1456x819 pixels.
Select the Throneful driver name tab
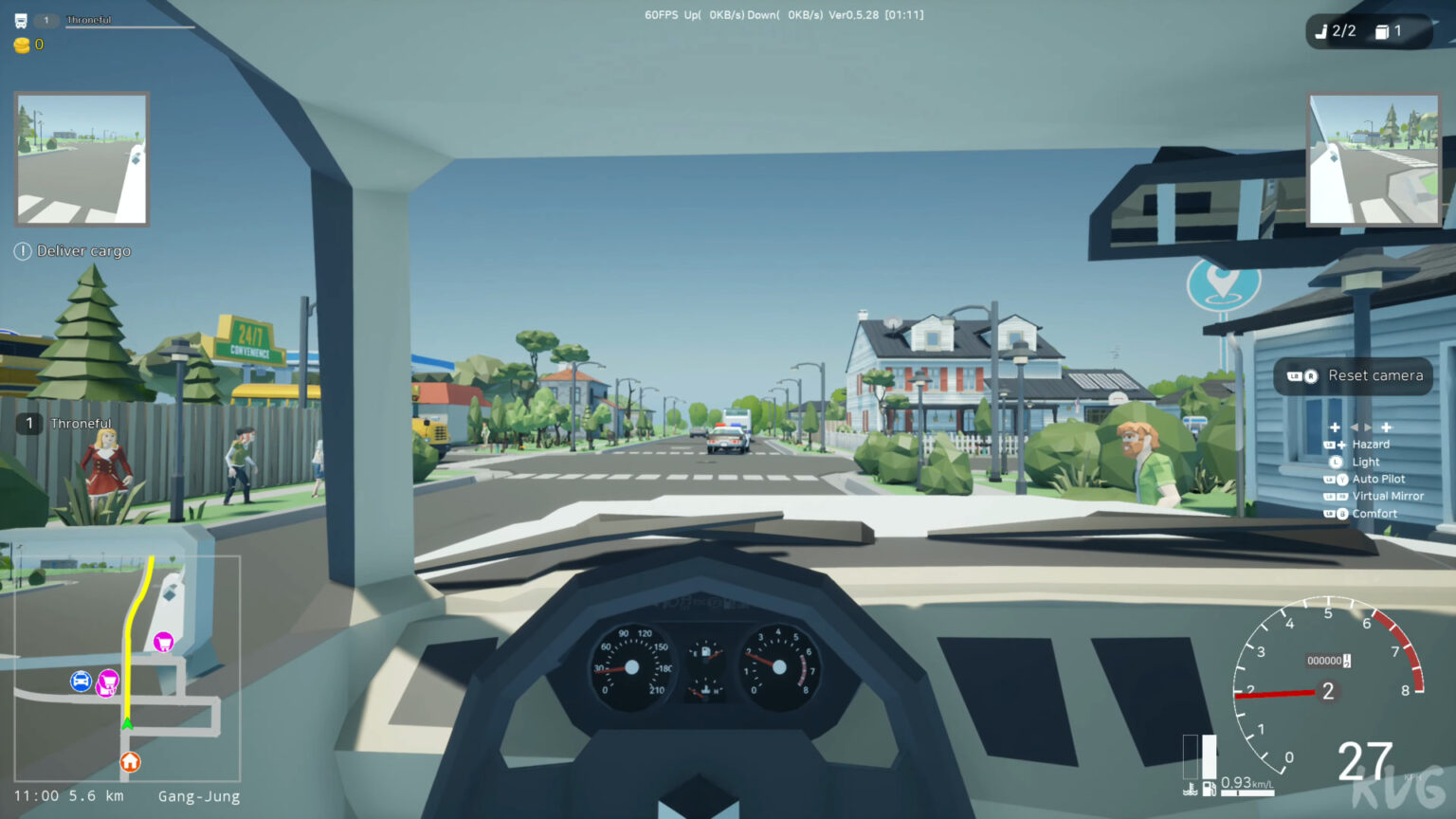point(80,424)
